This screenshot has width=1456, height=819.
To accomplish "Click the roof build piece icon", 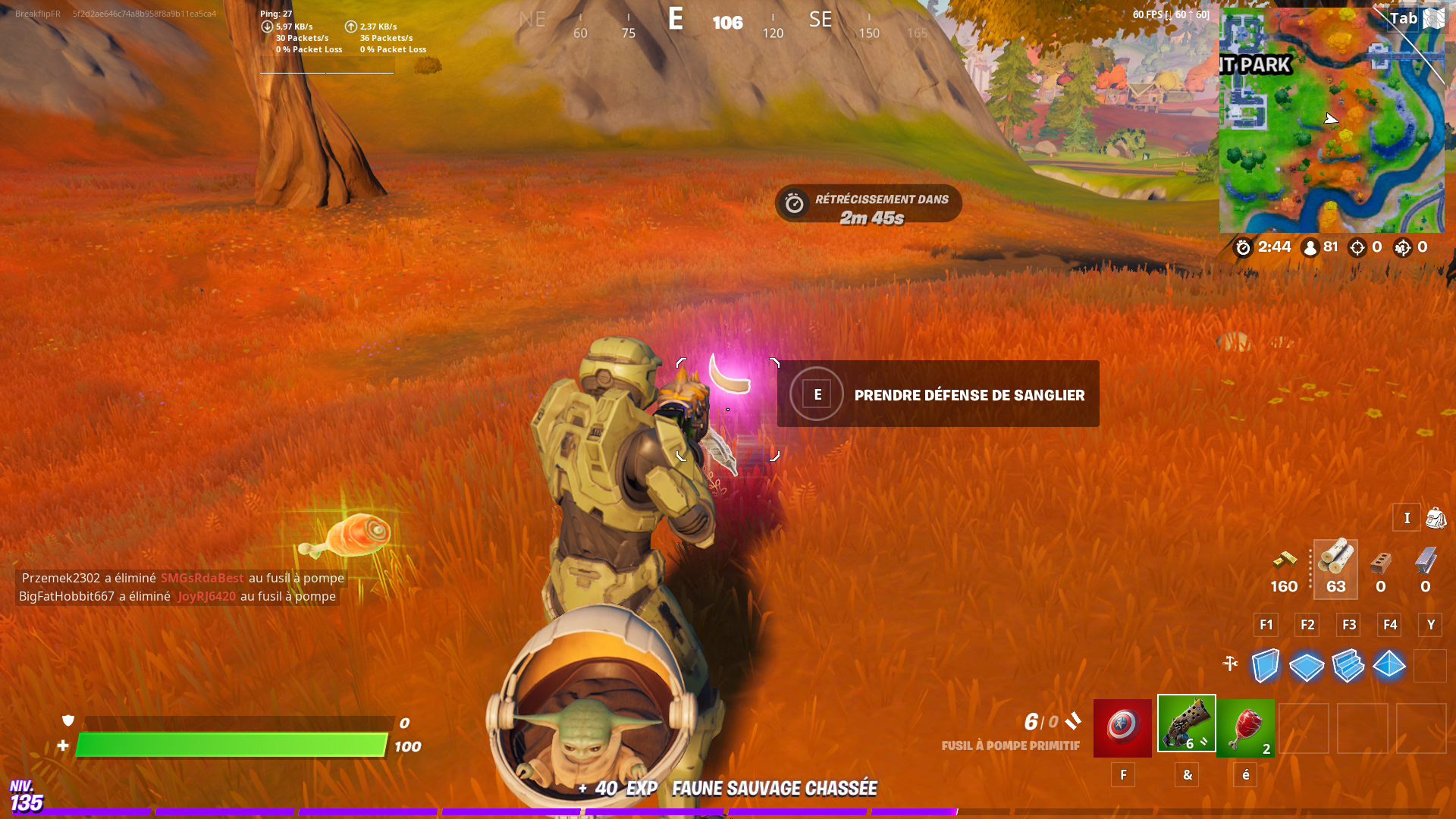I will pyautogui.click(x=1390, y=666).
